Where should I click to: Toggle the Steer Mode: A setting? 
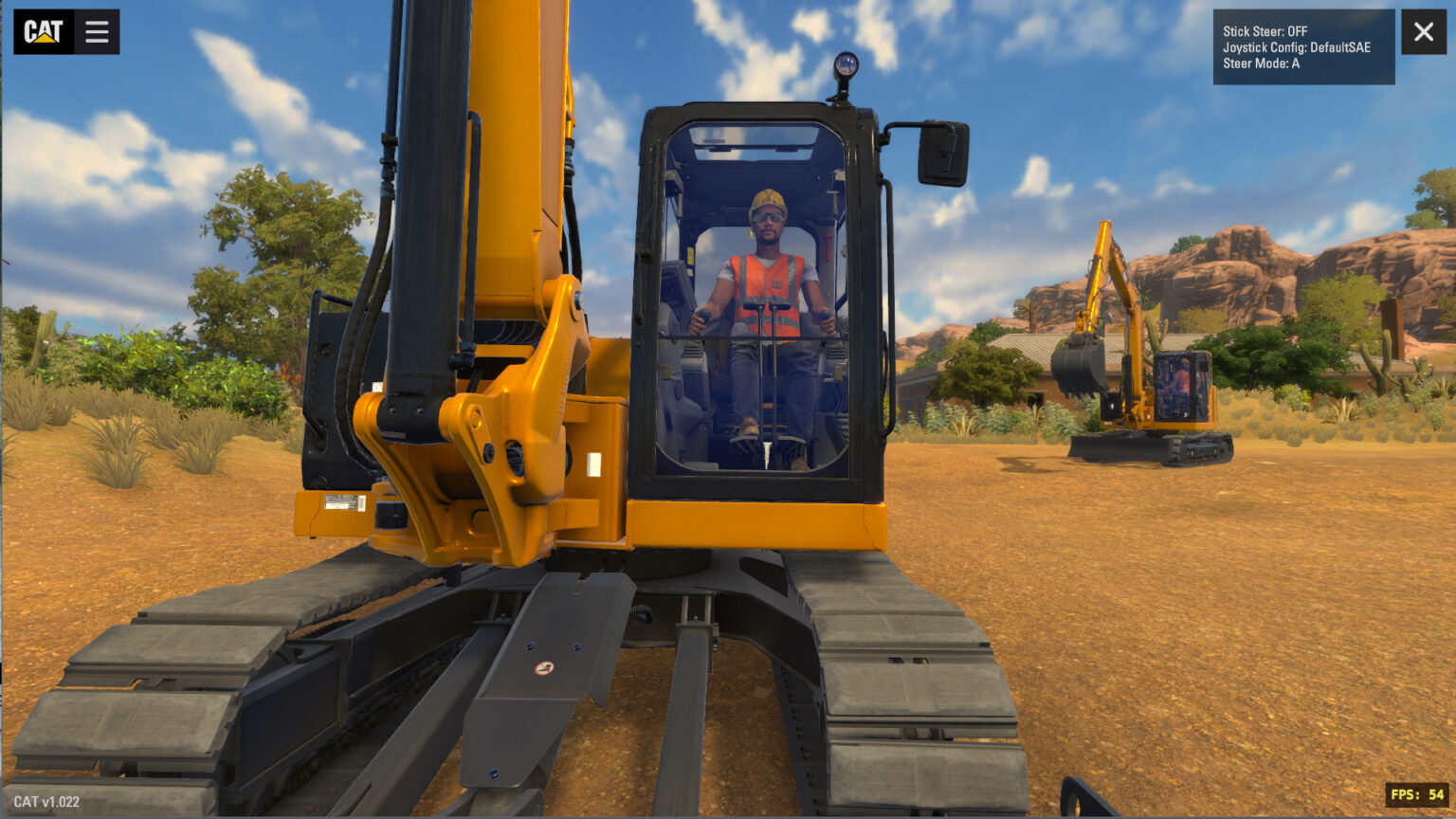click(x=1261, y=63)
